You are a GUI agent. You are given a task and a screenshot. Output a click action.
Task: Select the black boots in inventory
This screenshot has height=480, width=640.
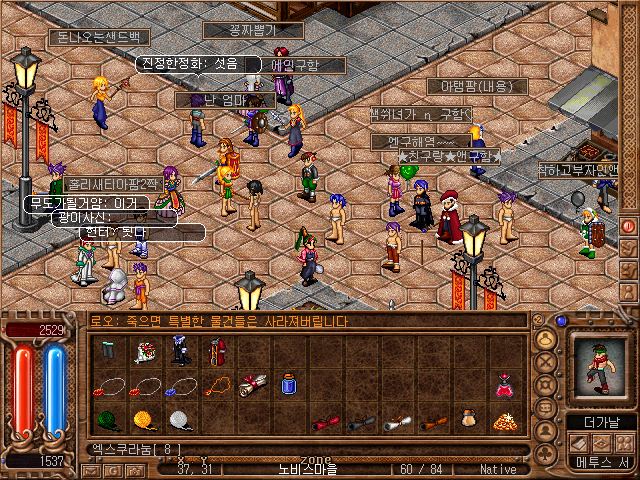(181, 351)
